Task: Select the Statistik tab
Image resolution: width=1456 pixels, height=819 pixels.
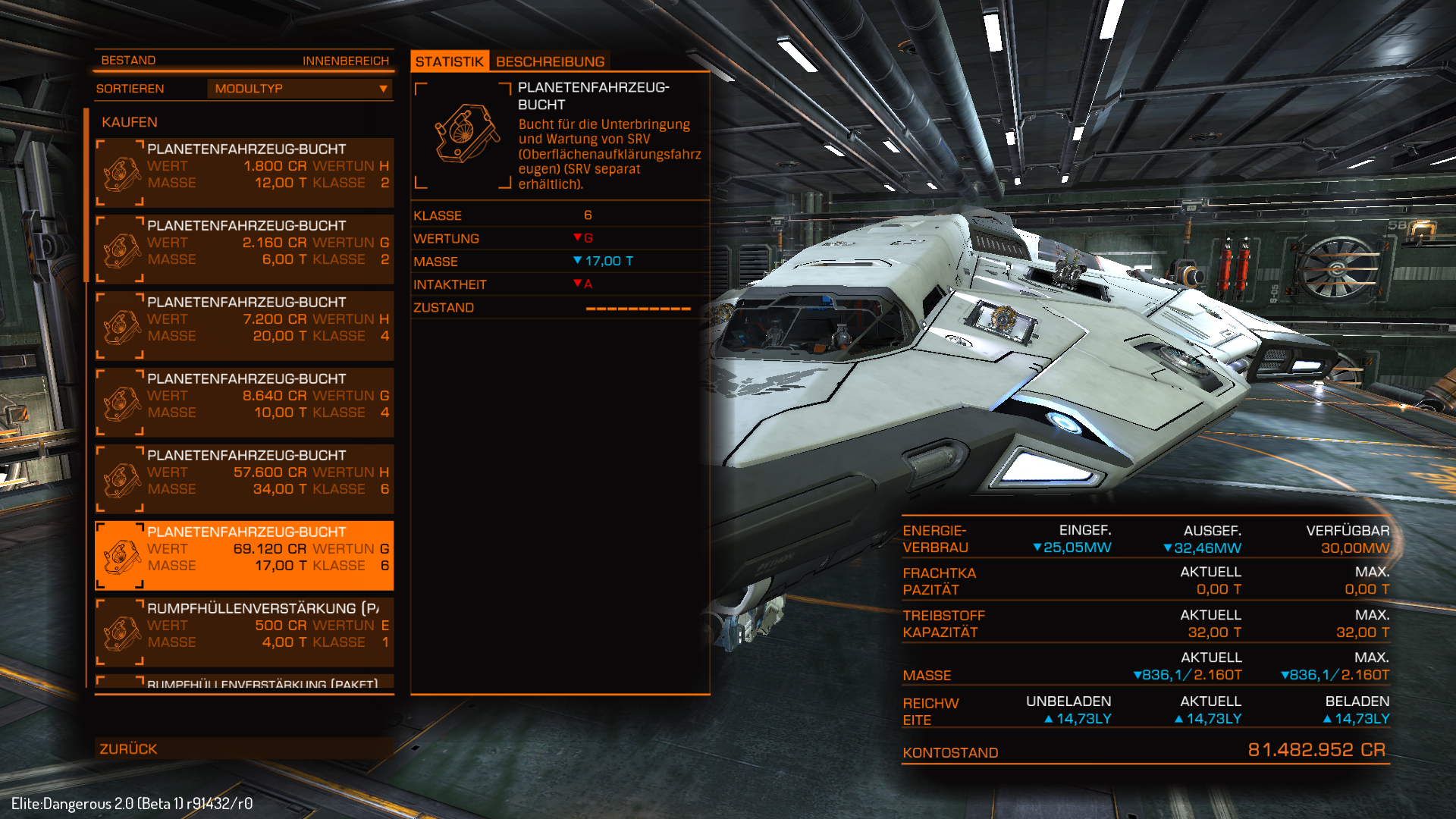Action: tap(449, 61)
